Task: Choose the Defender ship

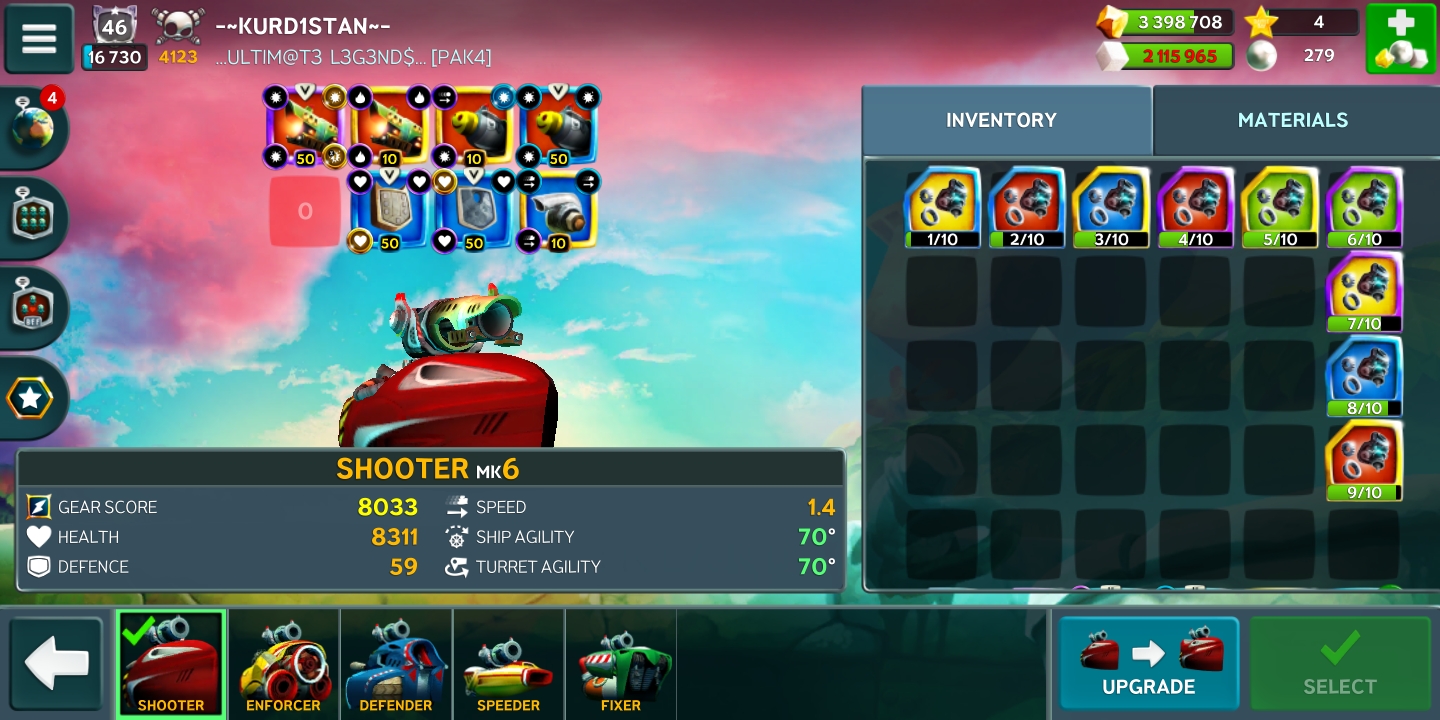Action: (396, 665)
